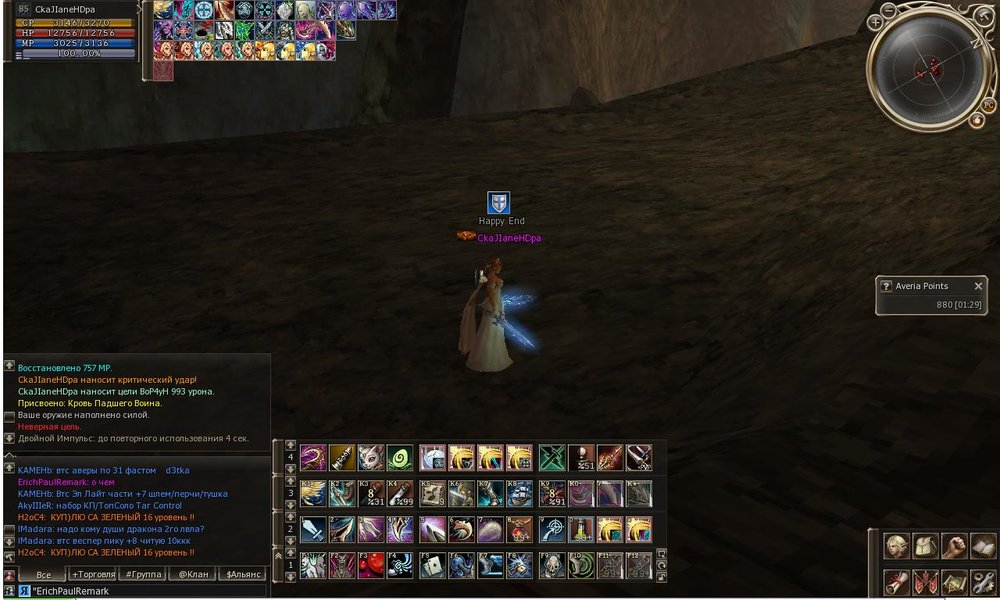Switch chat to the @Клан tab
This screenshot has width=1000, height=600.
pyautogui.click(x=193, y=575)
